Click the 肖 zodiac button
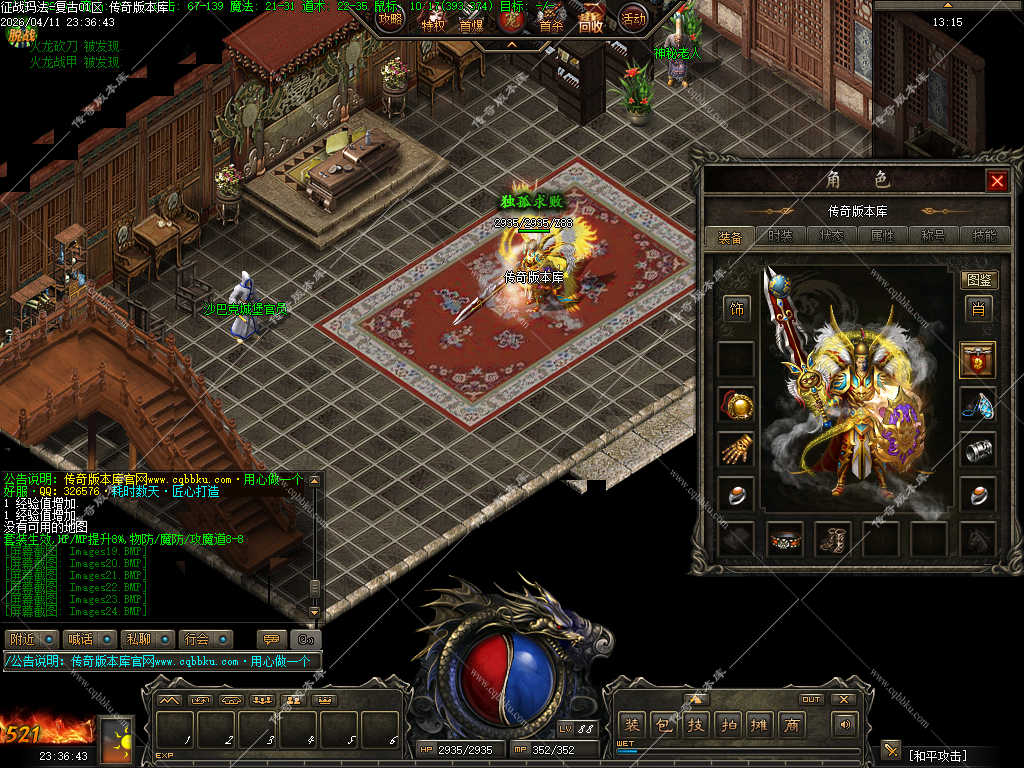 pyautogui.click(x=978, y=309)
